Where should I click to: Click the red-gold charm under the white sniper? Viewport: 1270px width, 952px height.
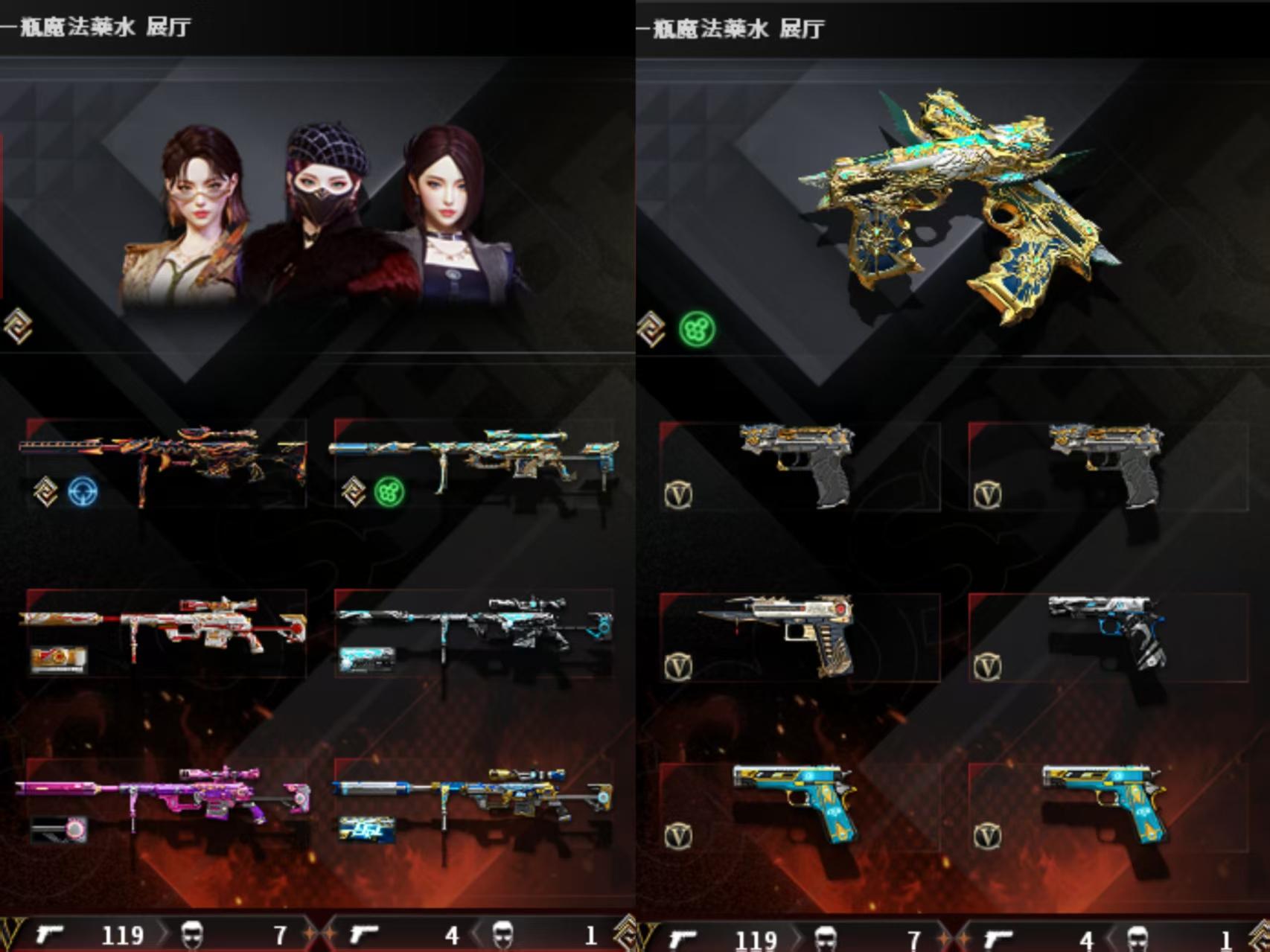pyautogui.click(x=59, y=659)
